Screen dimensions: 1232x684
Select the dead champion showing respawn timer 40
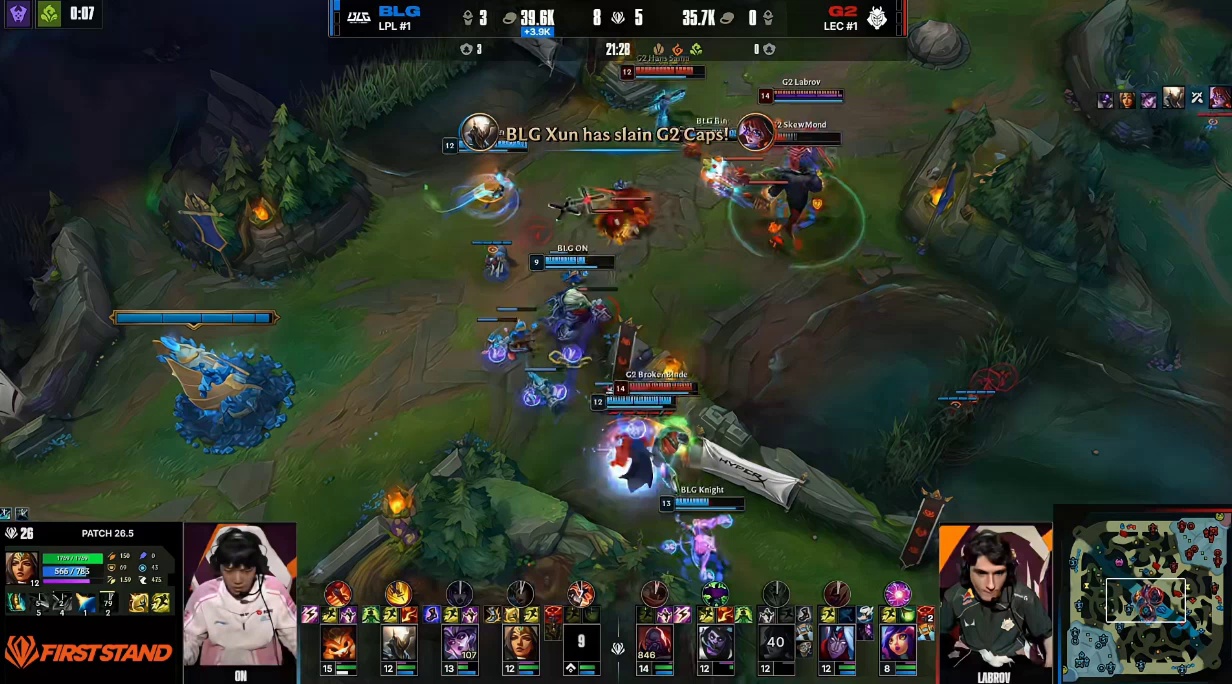click(776, 642)
